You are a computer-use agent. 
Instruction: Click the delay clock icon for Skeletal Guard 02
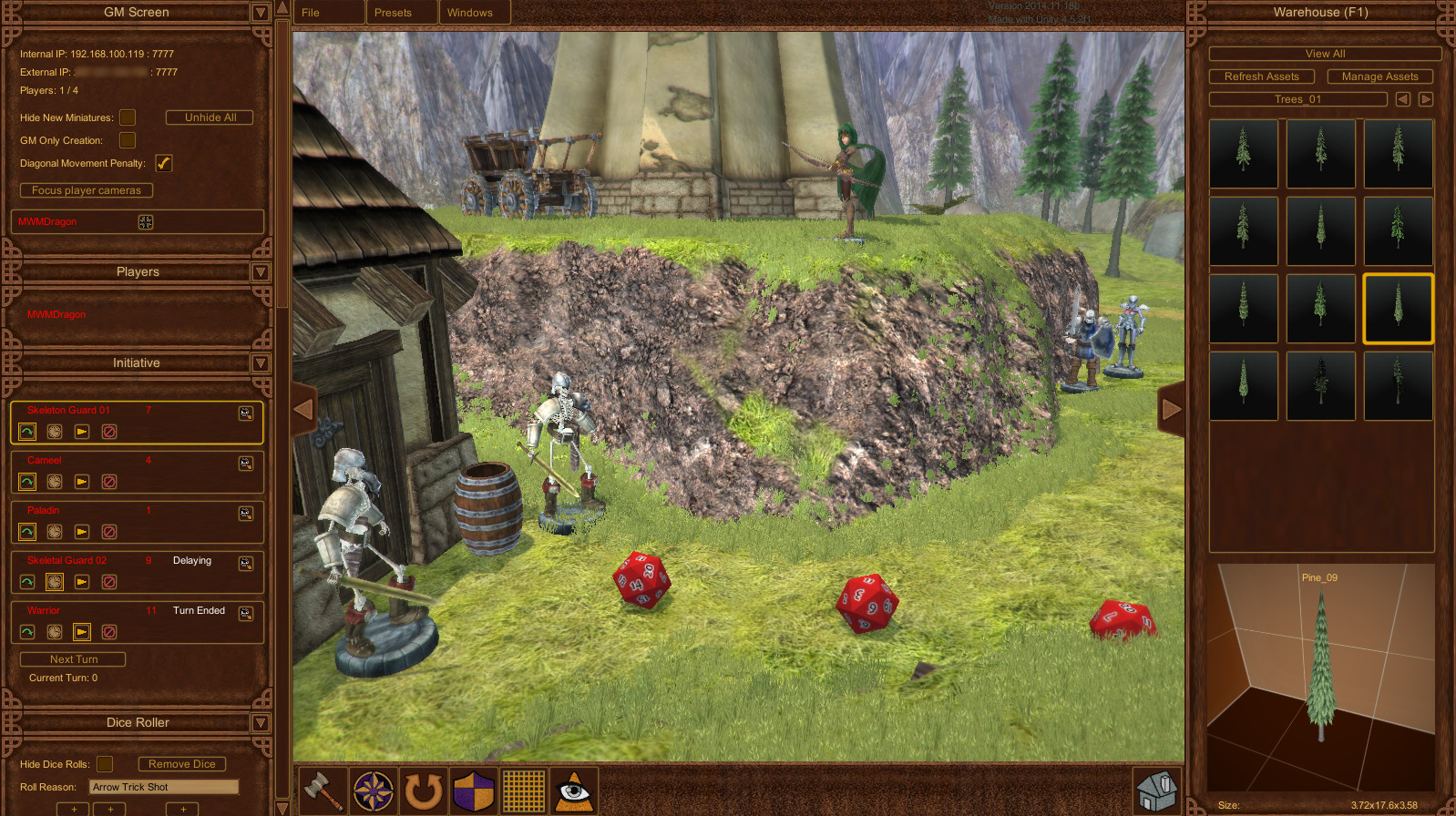[54, 581]
